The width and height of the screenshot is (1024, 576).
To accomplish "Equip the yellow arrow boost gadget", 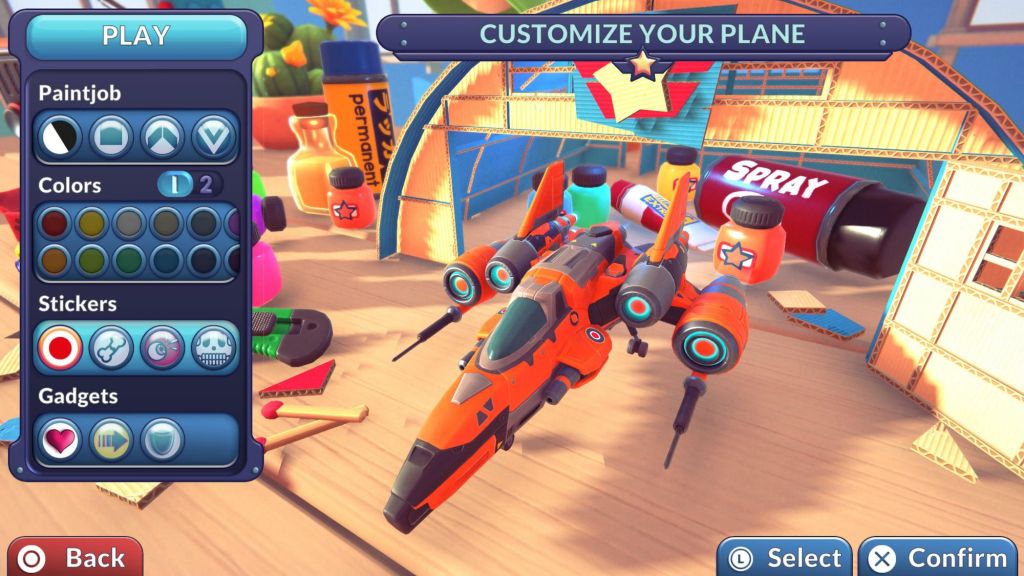I will (111, 440).
